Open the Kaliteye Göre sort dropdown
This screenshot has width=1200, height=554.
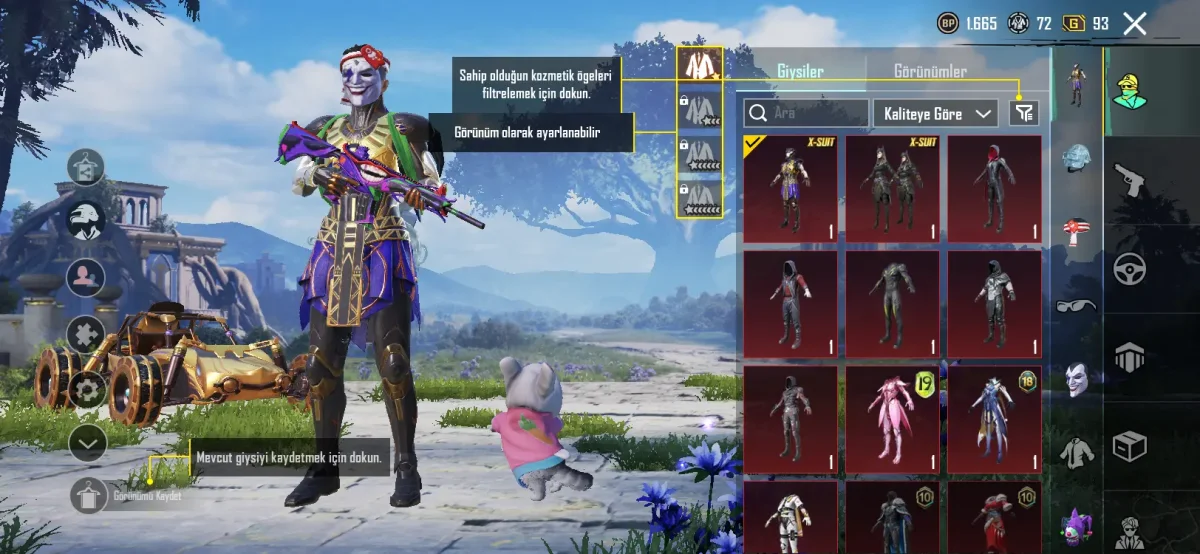click(935, 113)
